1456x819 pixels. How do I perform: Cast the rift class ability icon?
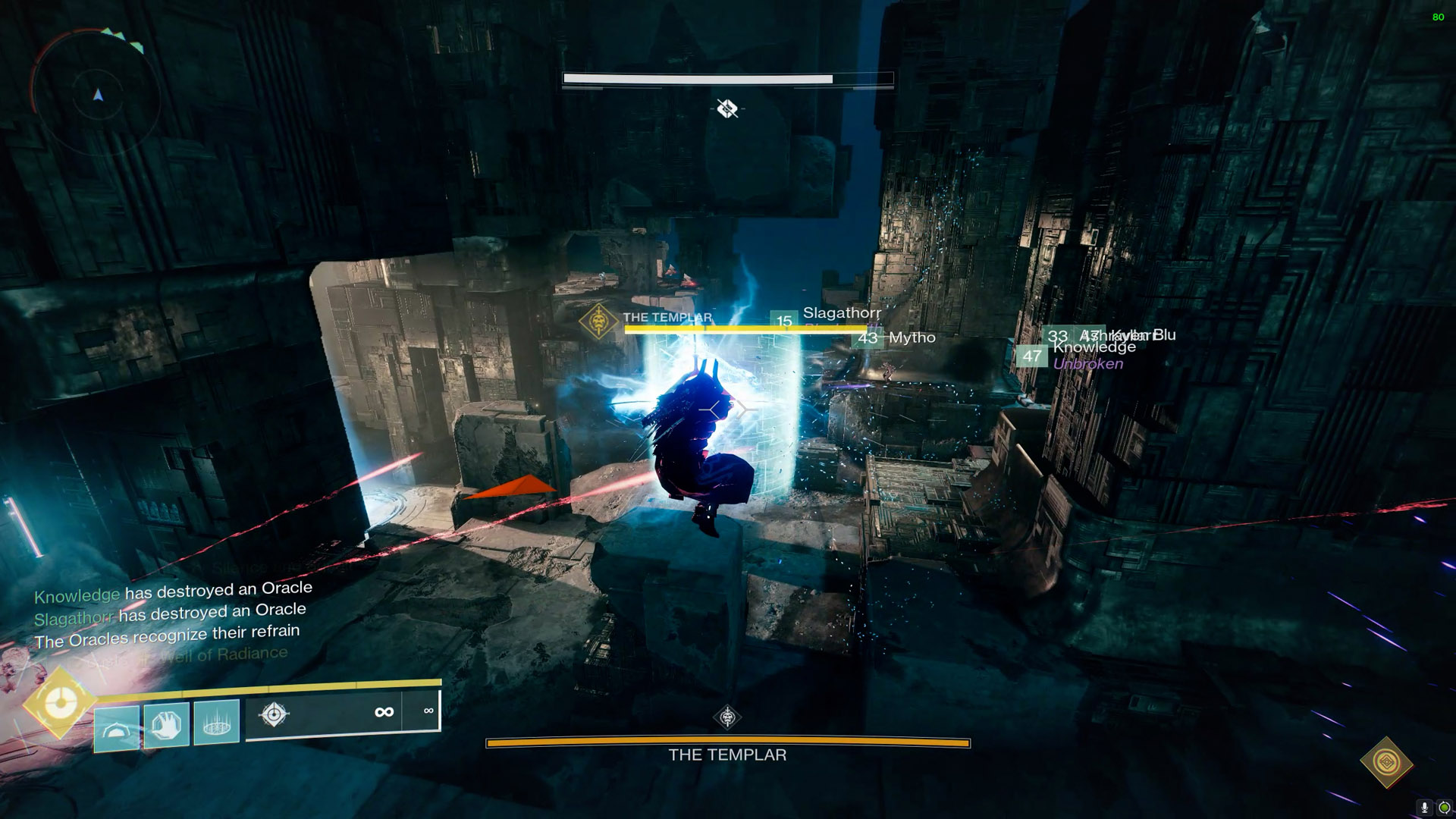tap(217, 722)
